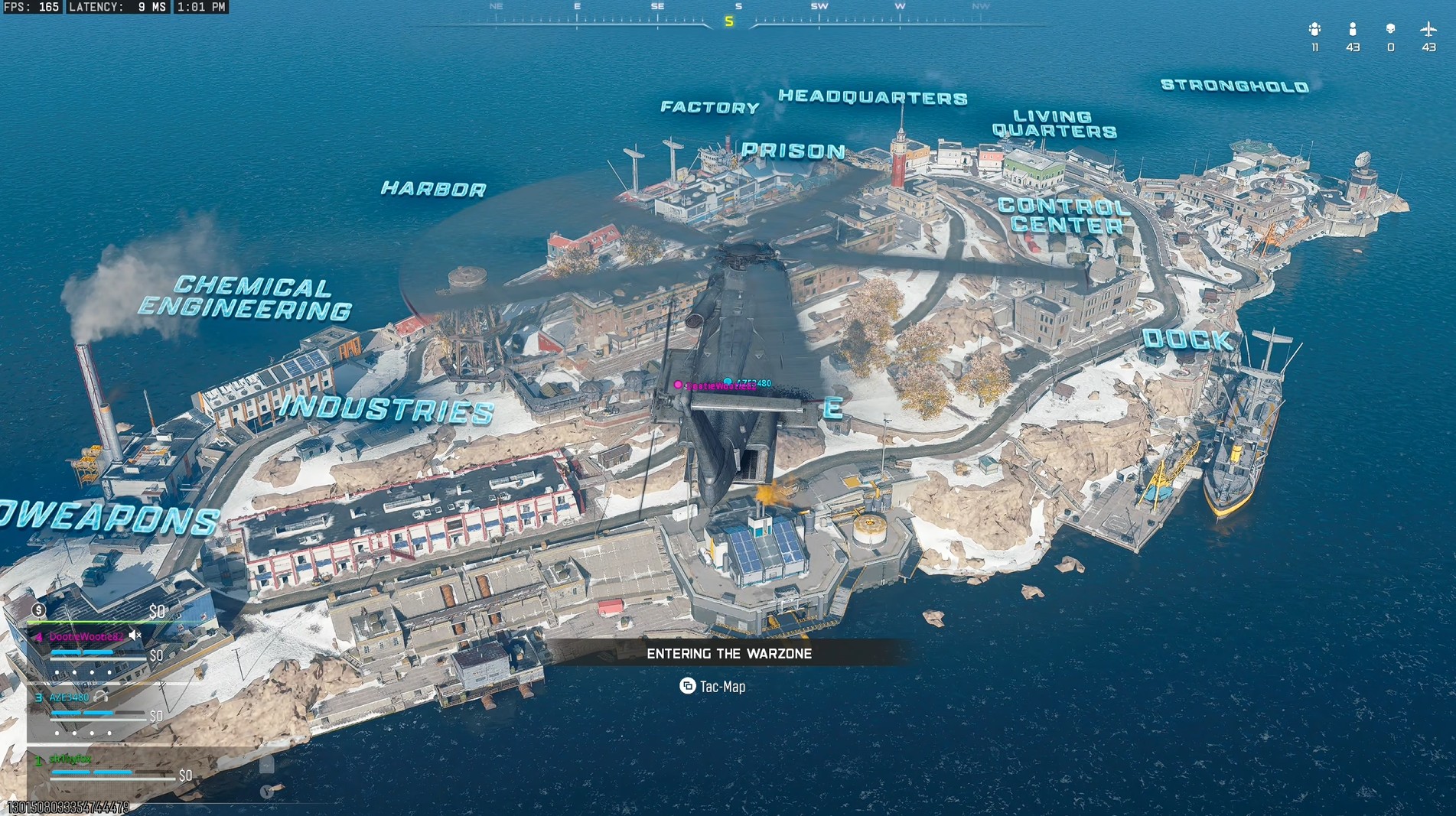Click the deployment plane icon showing 43

[1428, 32]
